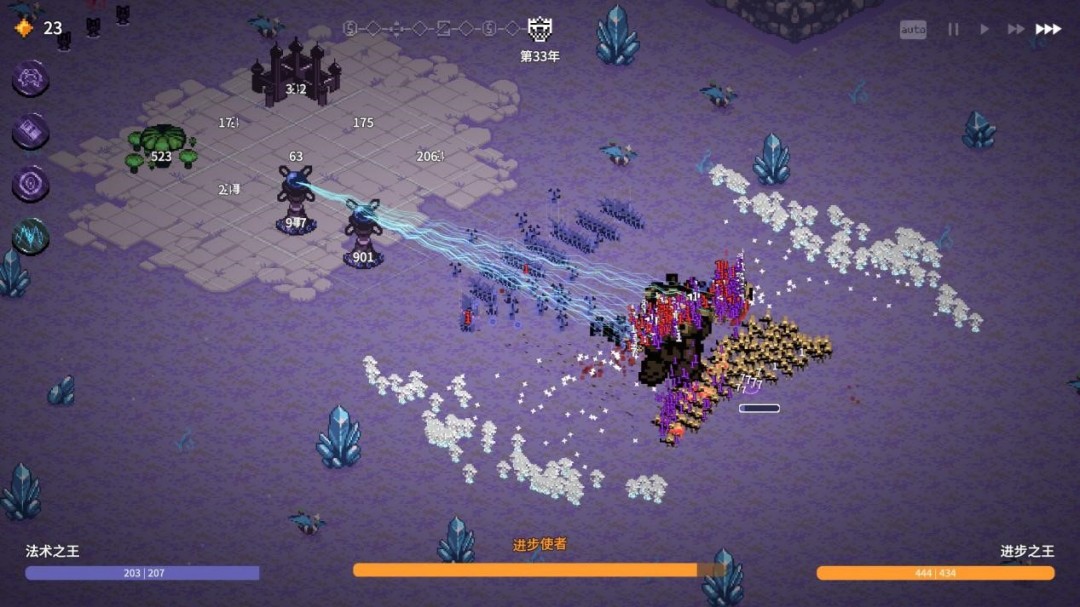The image size is (1080, 607).
Task: Open the purple card ability icon
Action: tap(31, 131)
